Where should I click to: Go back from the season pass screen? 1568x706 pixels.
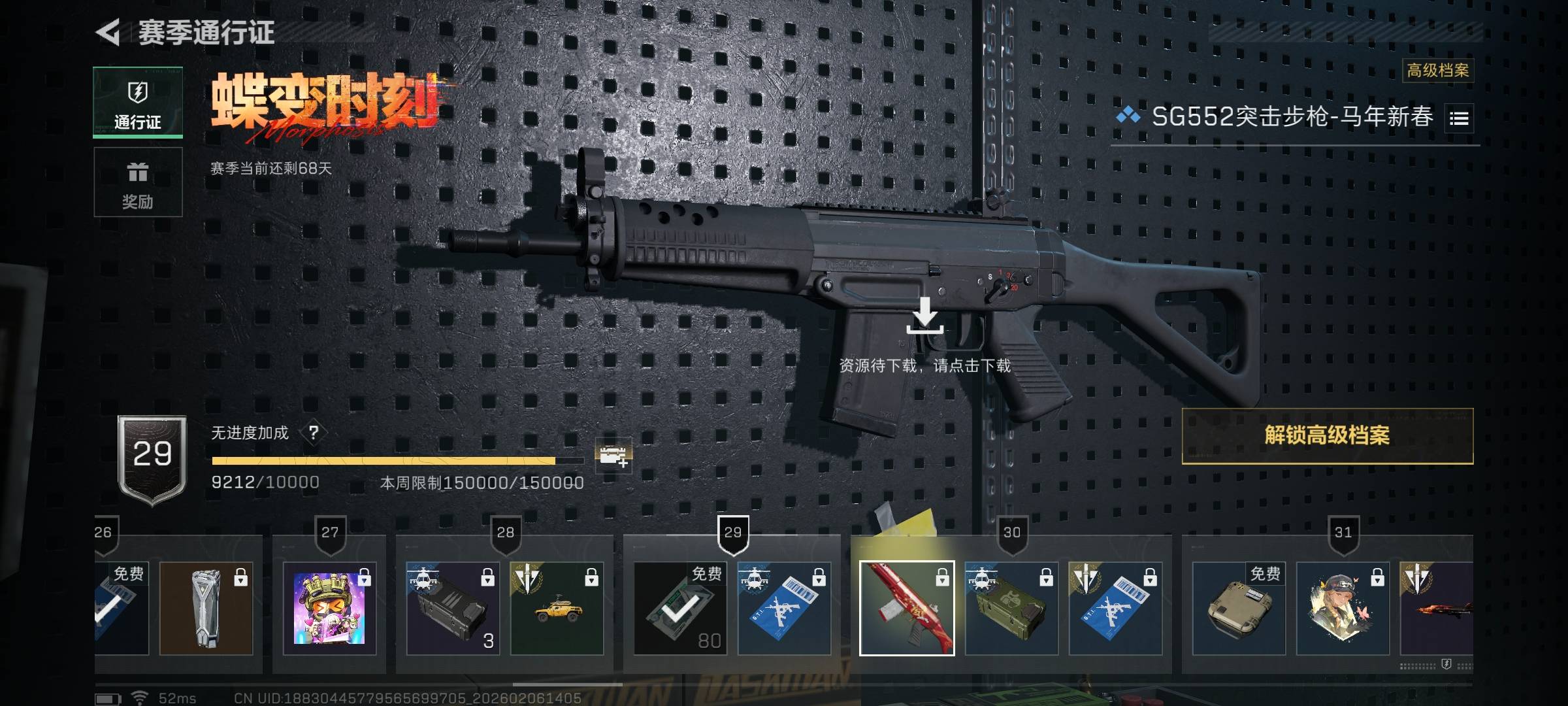pyautogui.click(x=108, y=32)
